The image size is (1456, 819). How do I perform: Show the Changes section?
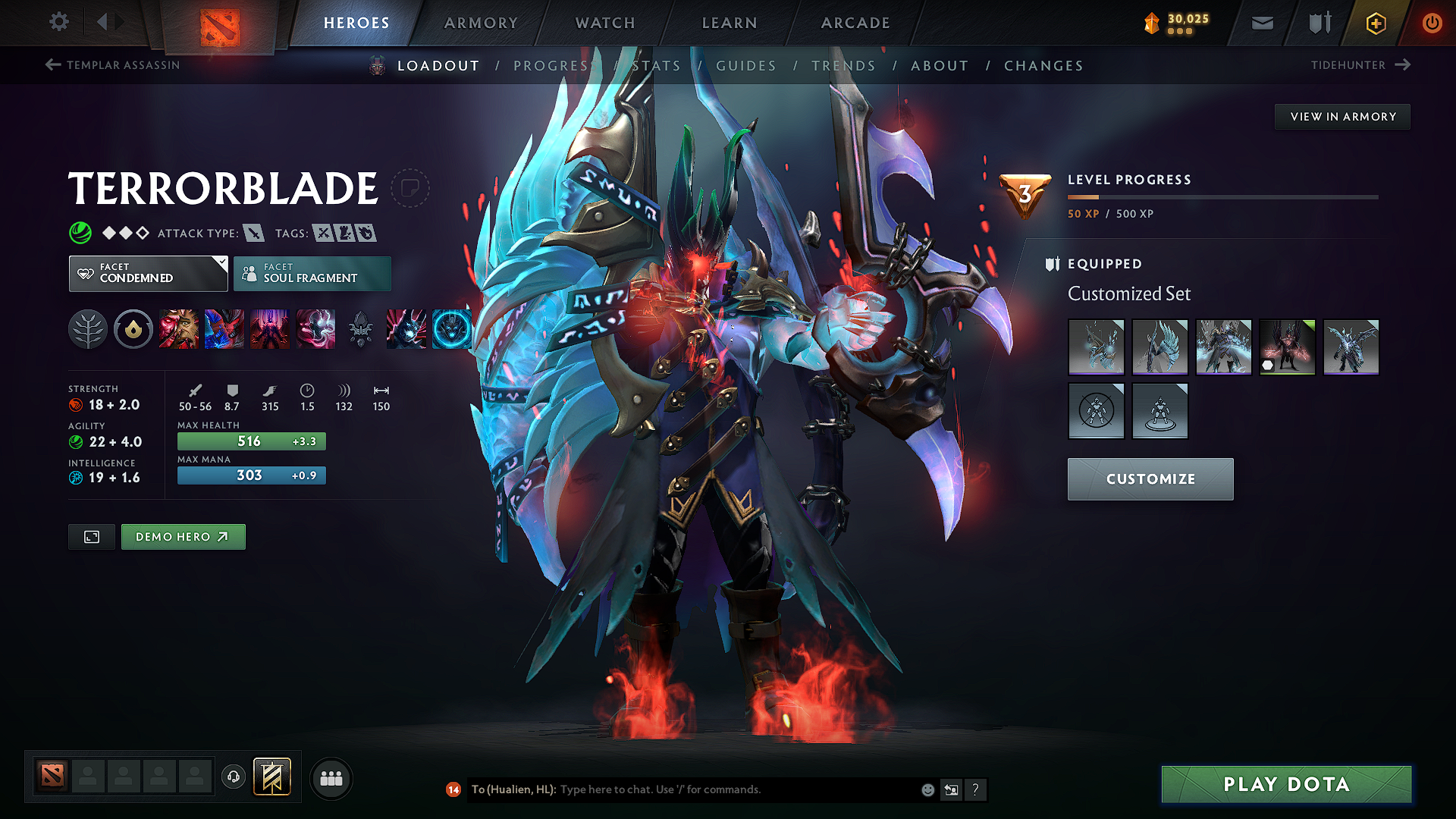[x=1043, y=66]
